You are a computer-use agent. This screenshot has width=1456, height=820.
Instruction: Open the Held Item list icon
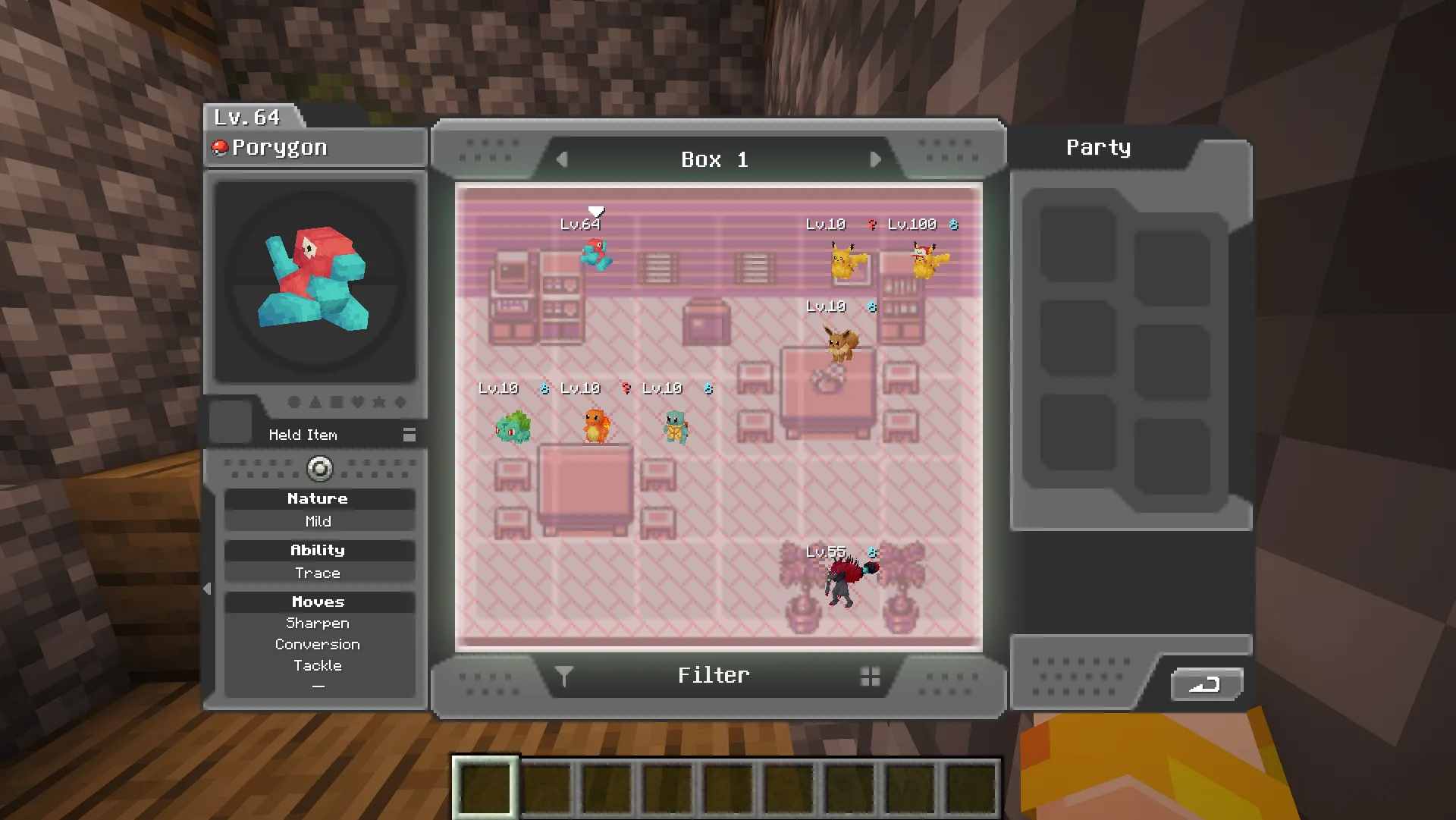coord(409,435)
